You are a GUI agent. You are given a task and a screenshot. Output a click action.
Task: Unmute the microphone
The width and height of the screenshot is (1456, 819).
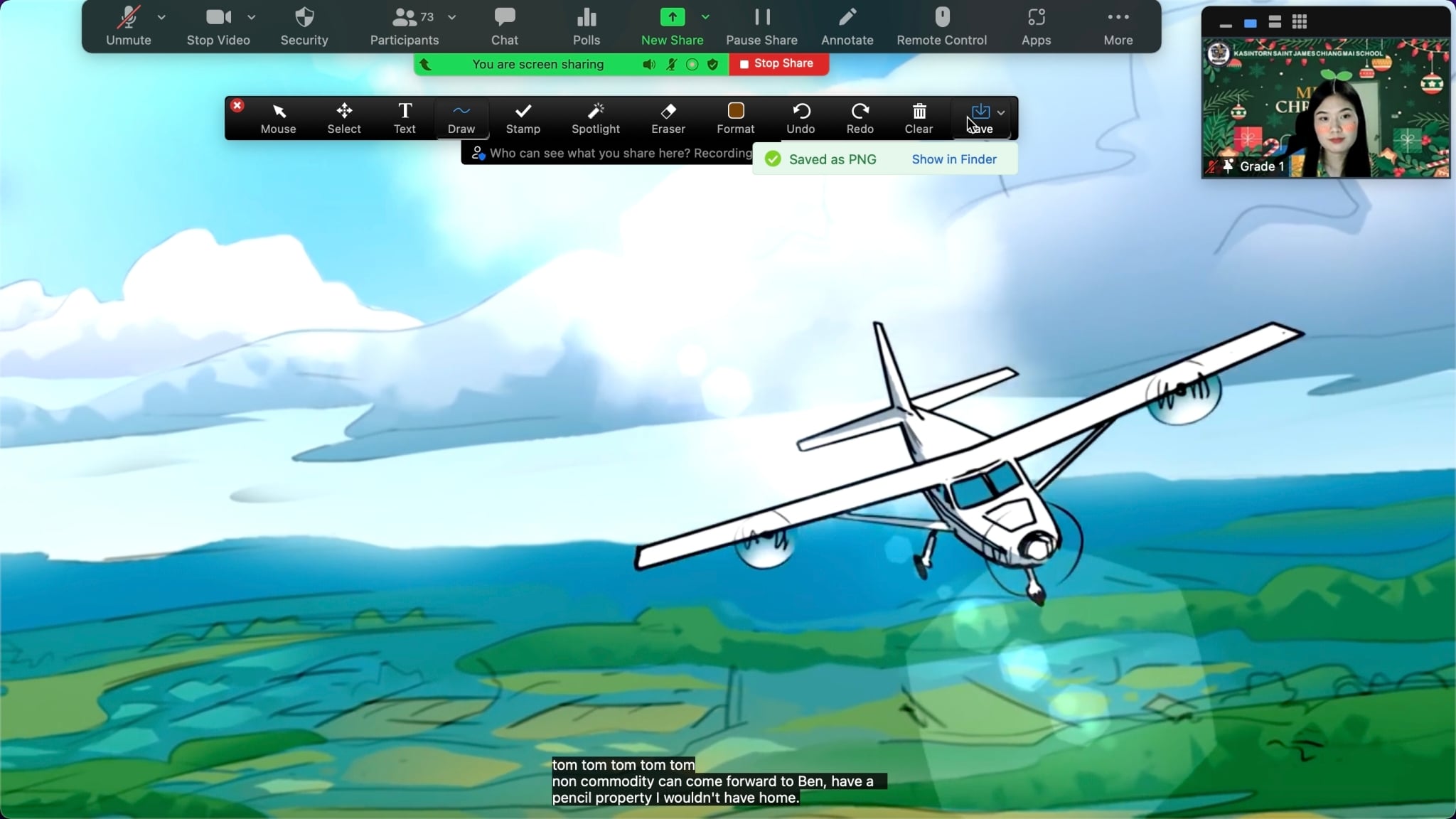pyautogui.click(x=129, y=26)
